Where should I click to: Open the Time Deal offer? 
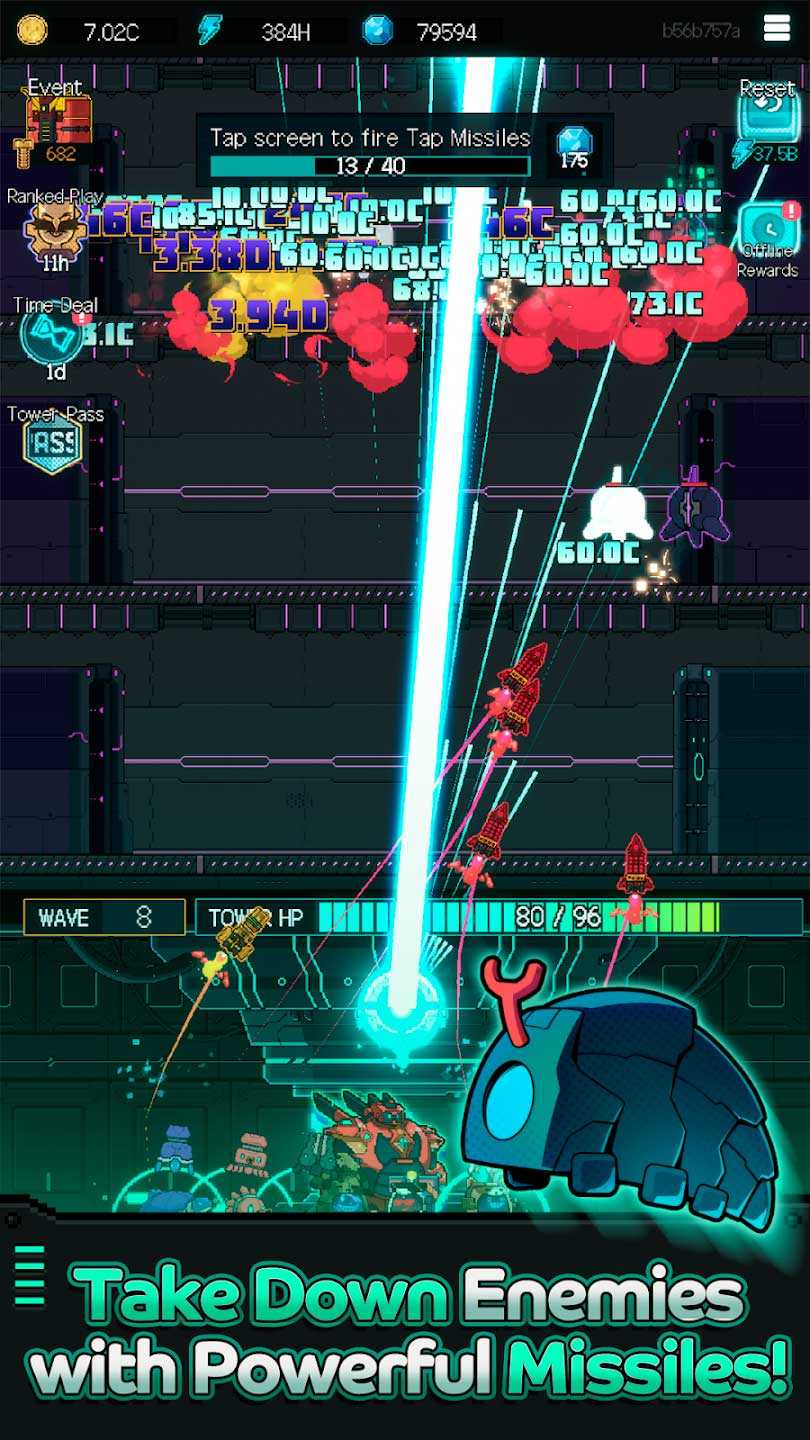coord(52,336)
